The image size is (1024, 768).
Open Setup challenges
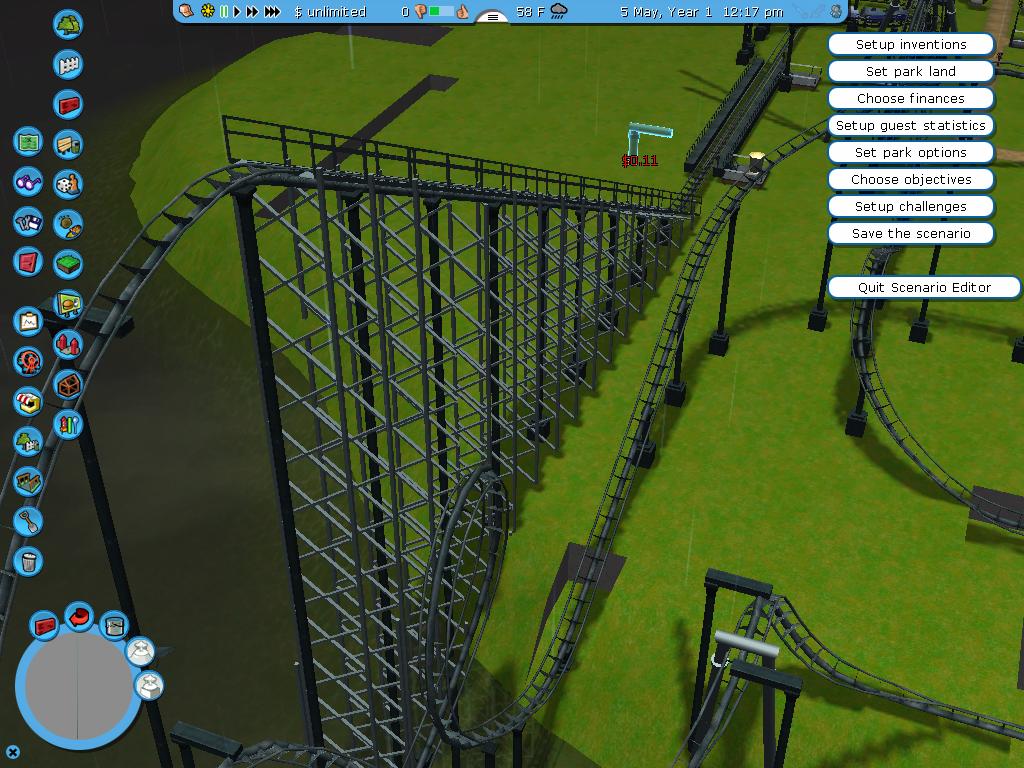pos(910,207)
